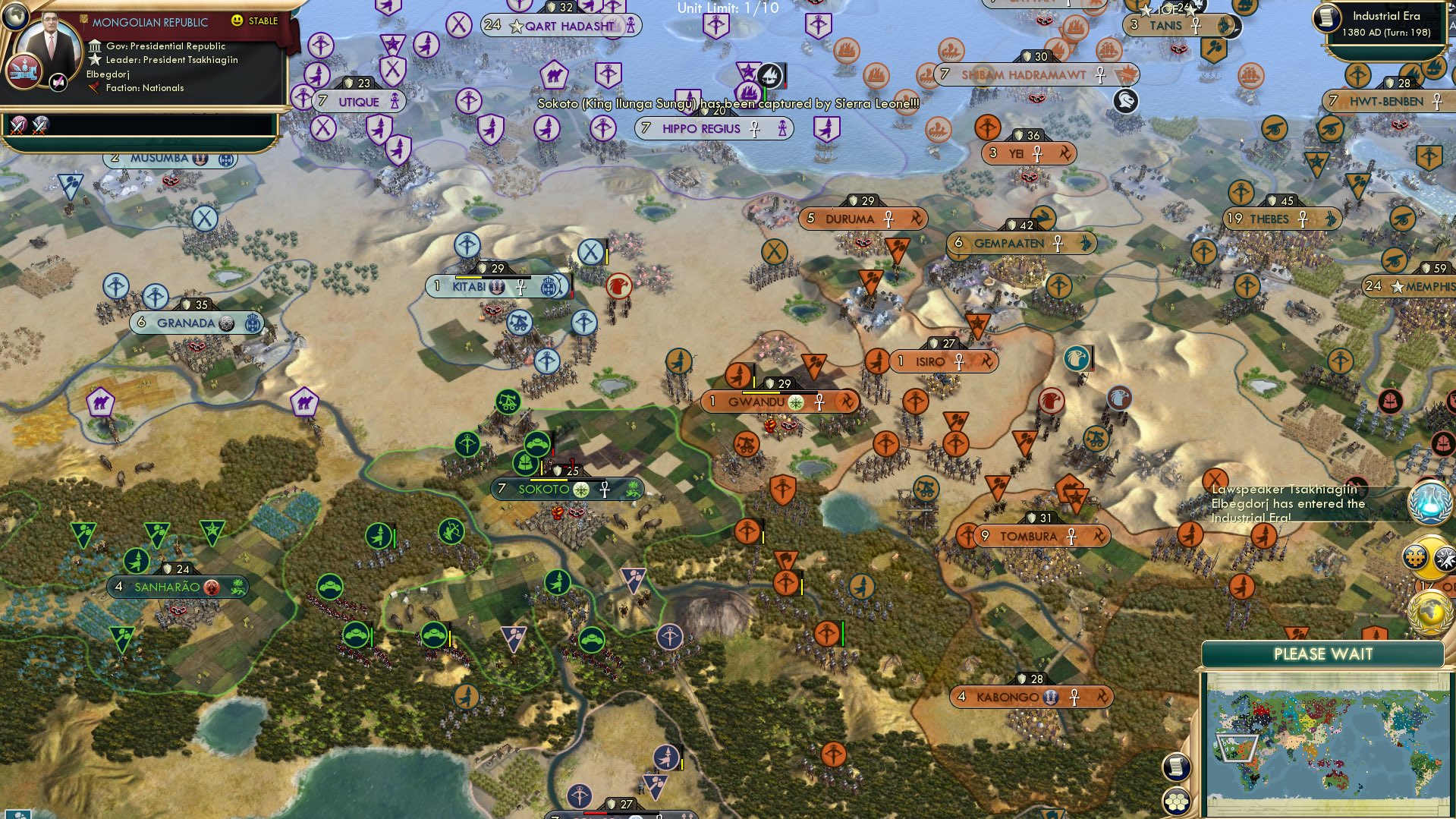Toggle strategic view with the hex grid icon

[x=1176, y=802]
